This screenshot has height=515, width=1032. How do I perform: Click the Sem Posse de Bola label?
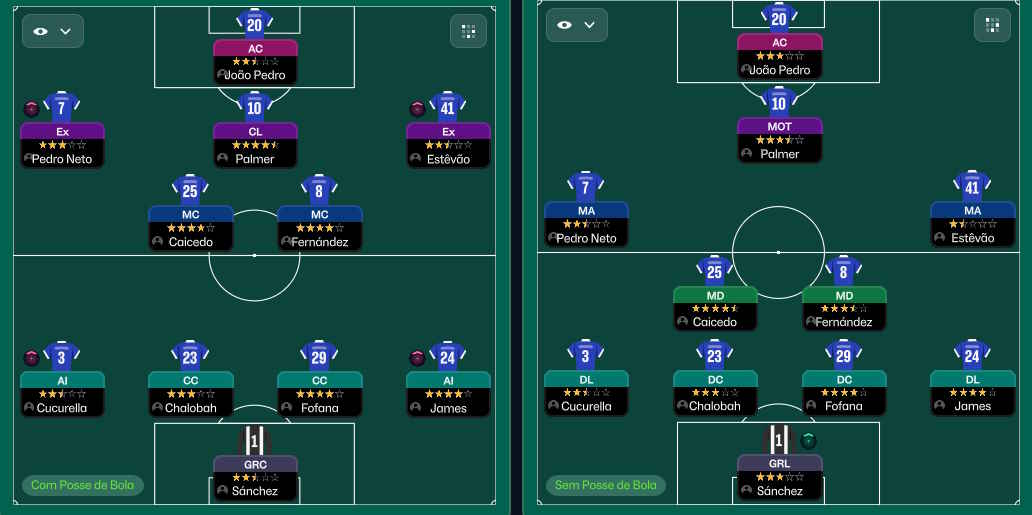[606, 486]
